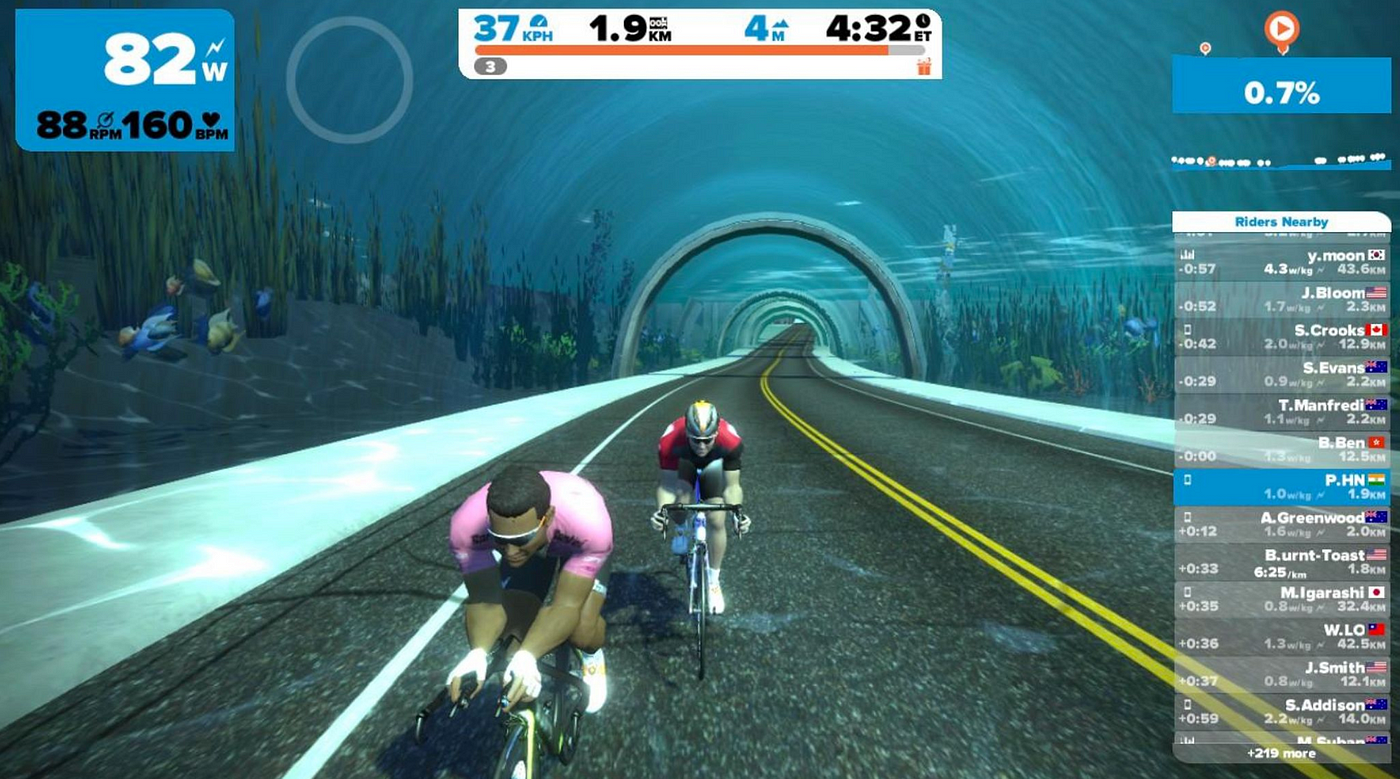Click the level 3 badge
The height and width of the screenshot is (779, 1400).
pyautogui.click(x=490, y=67)
